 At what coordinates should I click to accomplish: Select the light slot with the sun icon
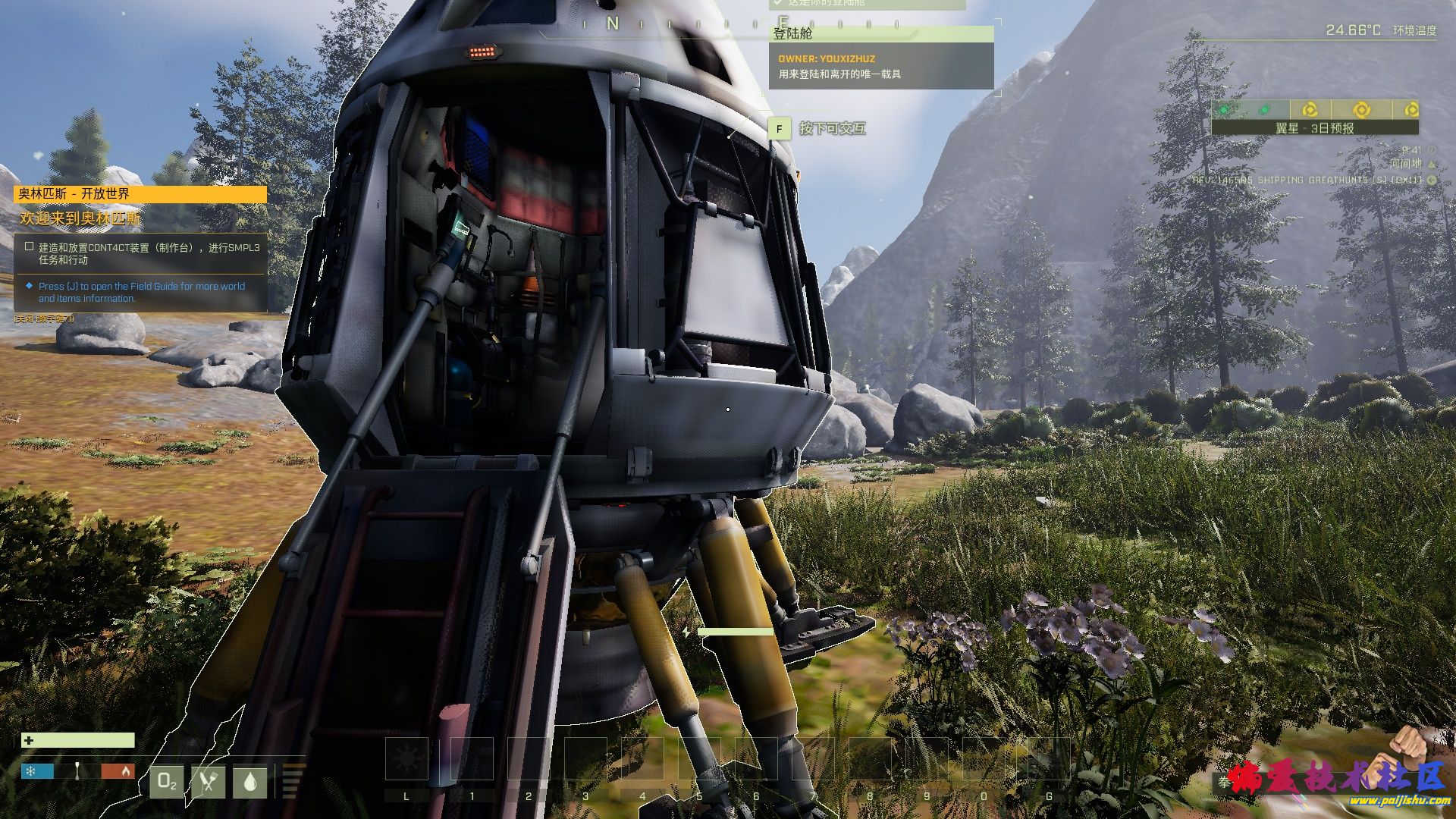[x=406, y=758]
